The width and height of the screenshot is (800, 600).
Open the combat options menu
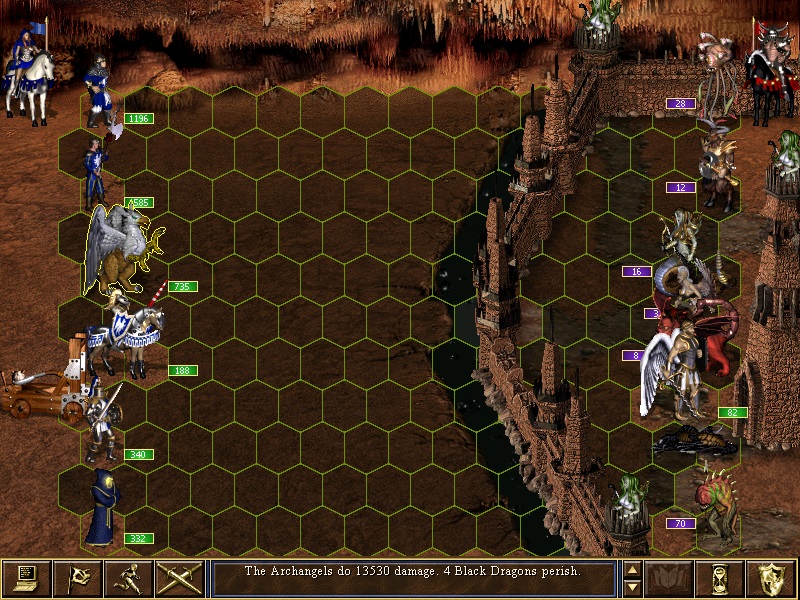click(25, 578)
